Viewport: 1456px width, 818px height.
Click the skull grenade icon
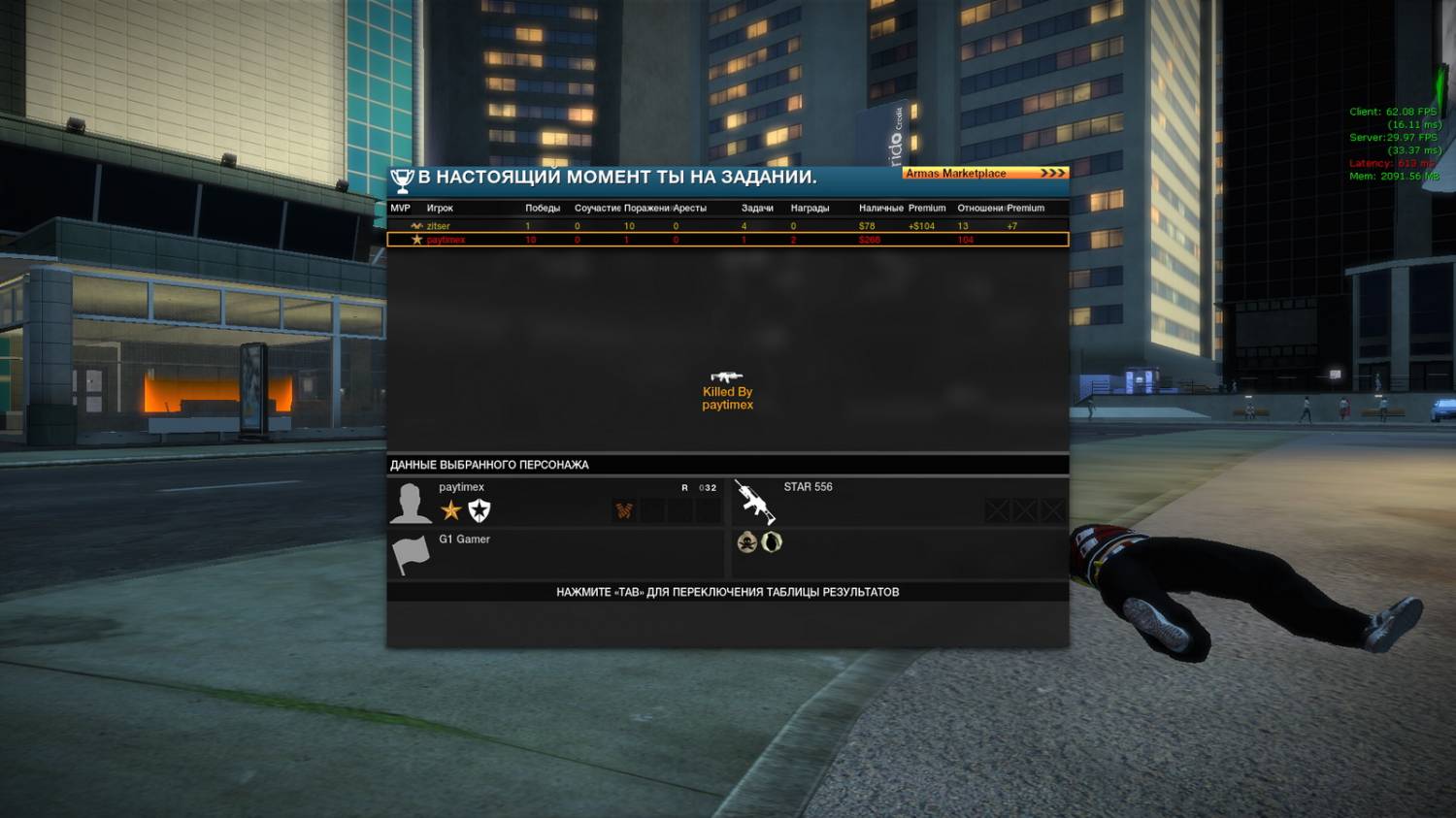point(746,541)
